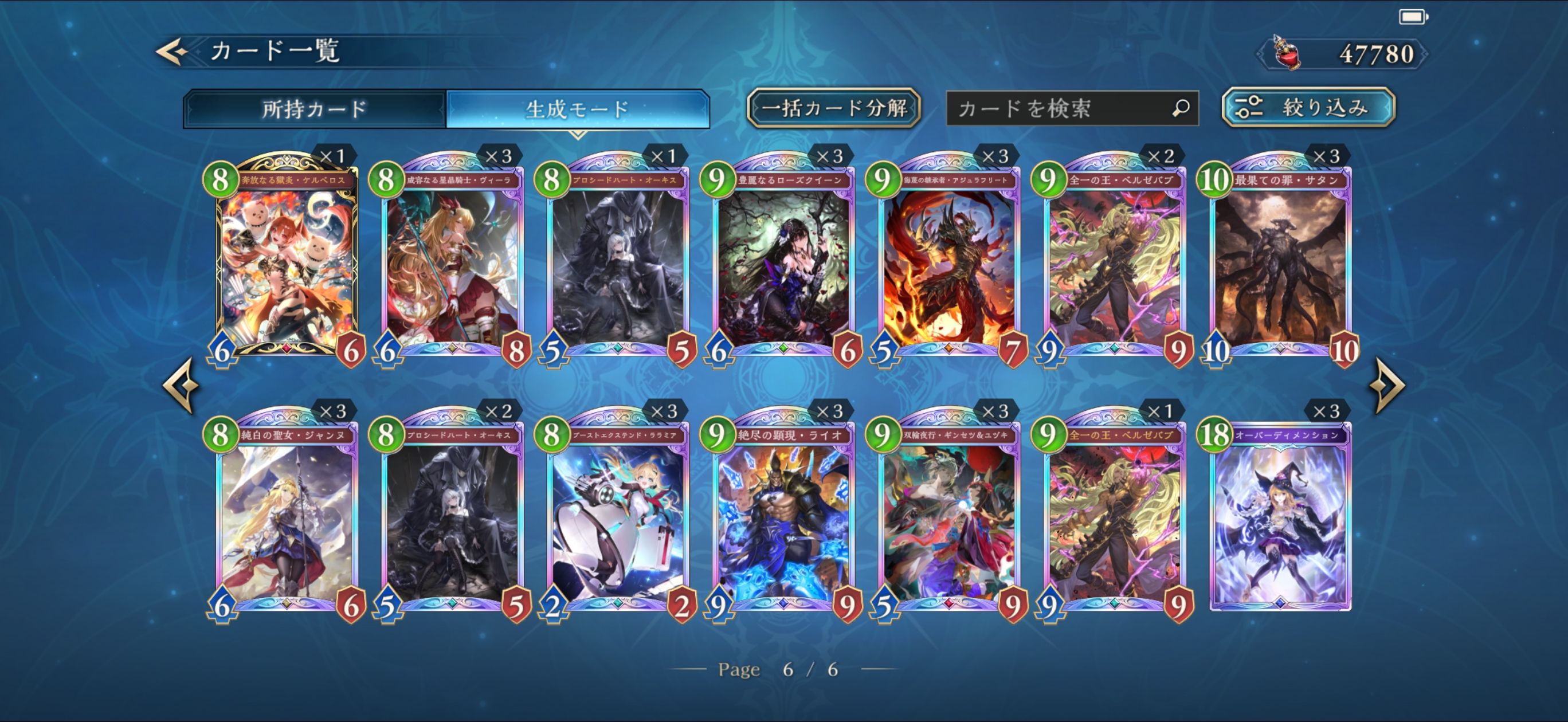Select the Beelzebub card with ×2 copies
Screen dimensions: 1568x722
tap(1114, 262)
